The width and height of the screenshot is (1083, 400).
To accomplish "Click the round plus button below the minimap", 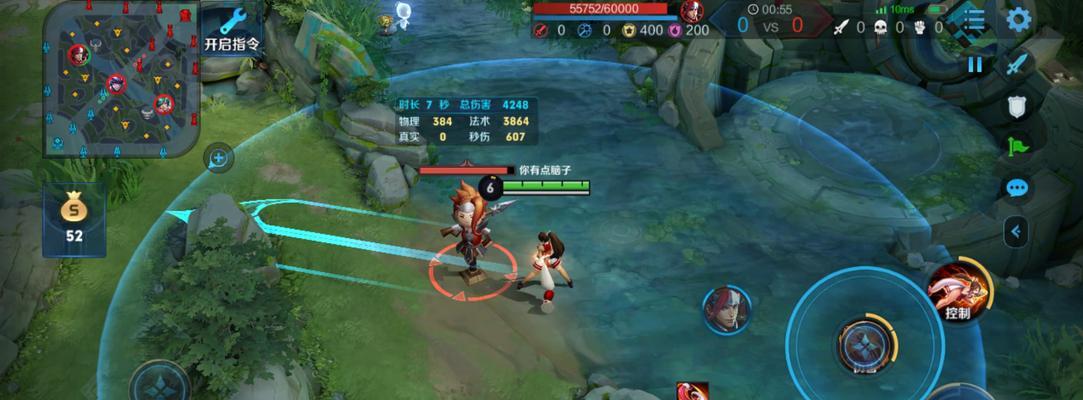I will coord(218,157).
